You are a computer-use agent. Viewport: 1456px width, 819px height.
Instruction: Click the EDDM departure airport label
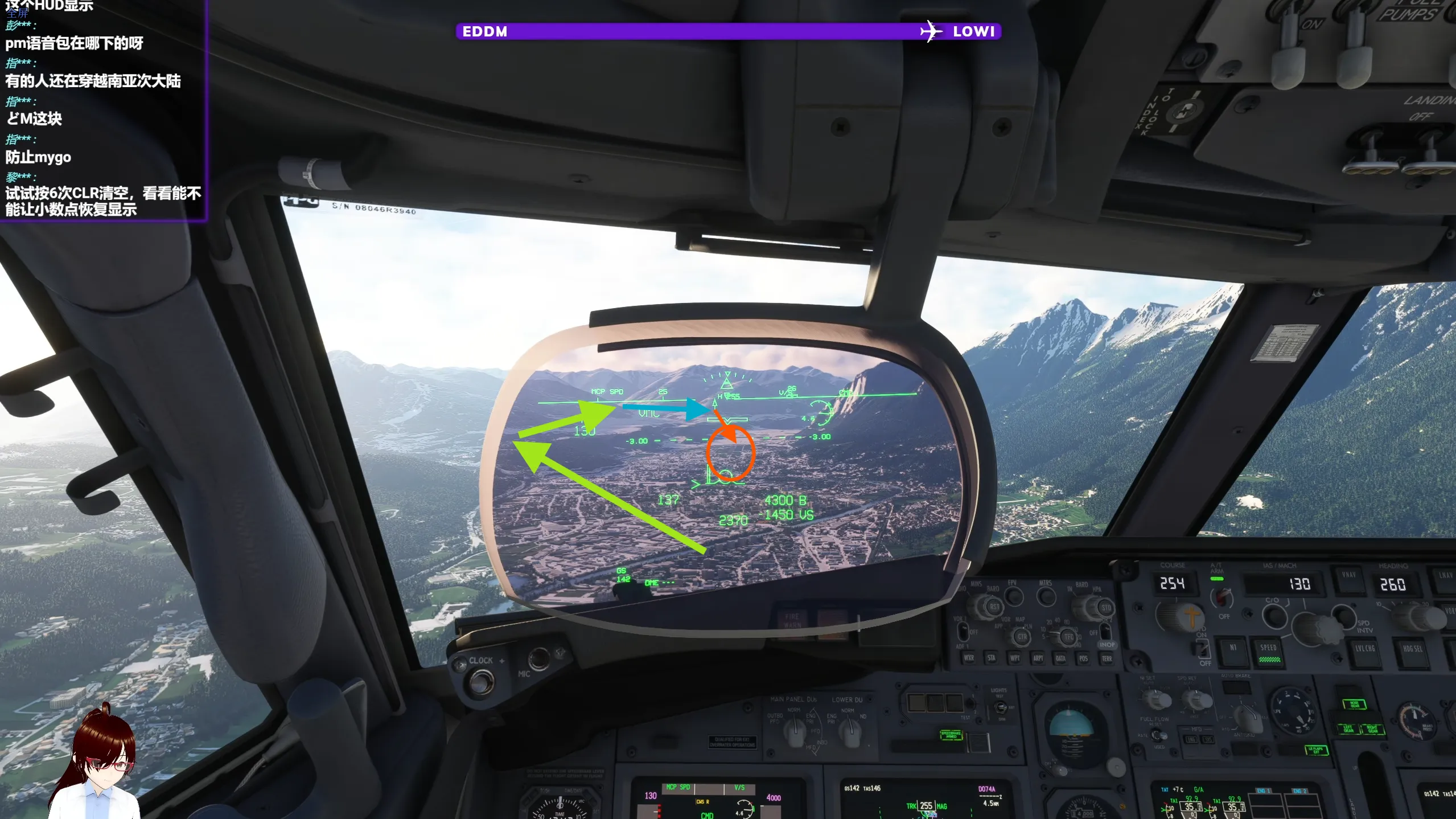click(x=484, y=31)
